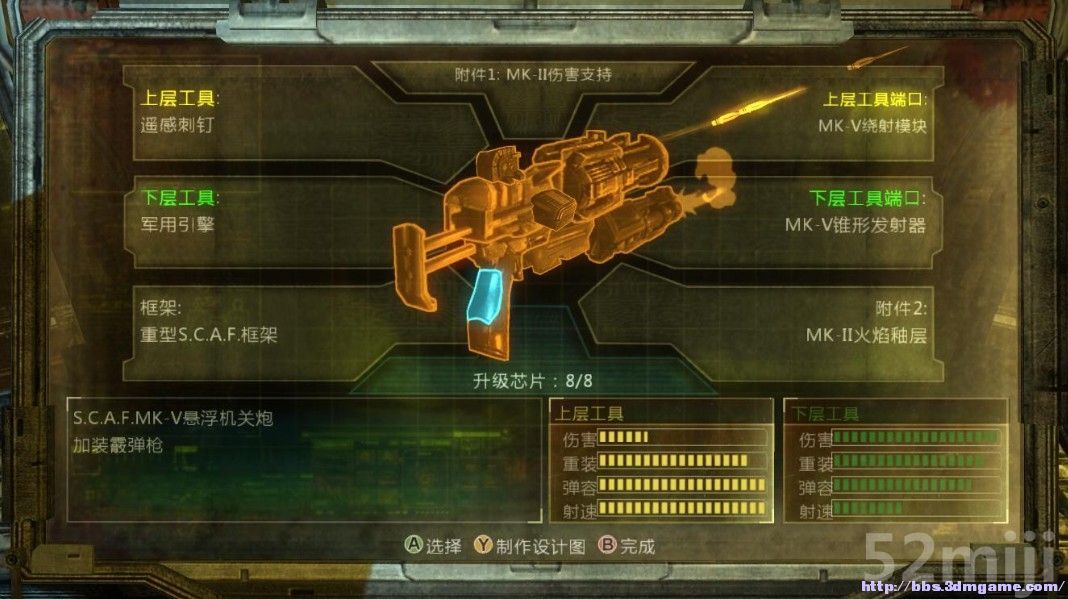Finish crafting with the 完成 option
Viewport: 1068px width, 599px height.
click(x=626, y=546)
